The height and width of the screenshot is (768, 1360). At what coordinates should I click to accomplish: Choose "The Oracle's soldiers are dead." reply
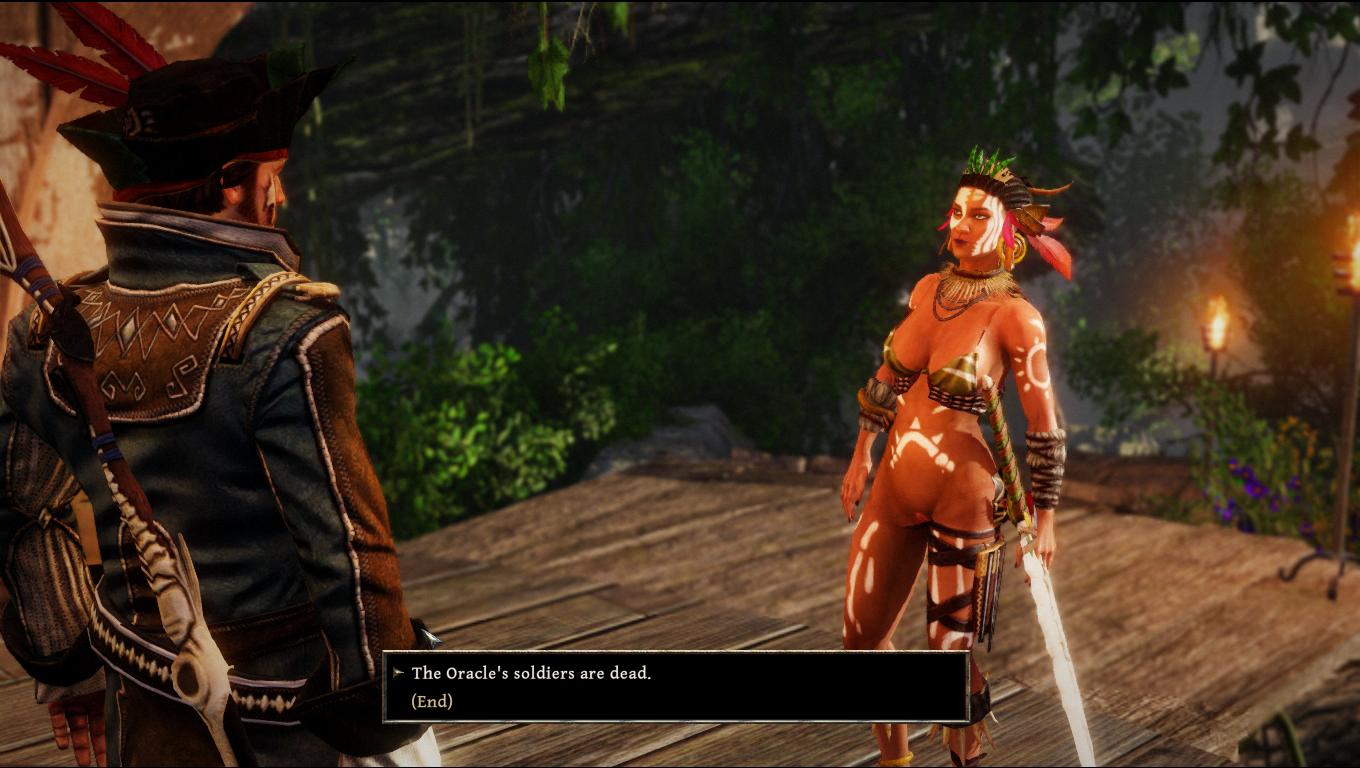click(x=531, y=673)
